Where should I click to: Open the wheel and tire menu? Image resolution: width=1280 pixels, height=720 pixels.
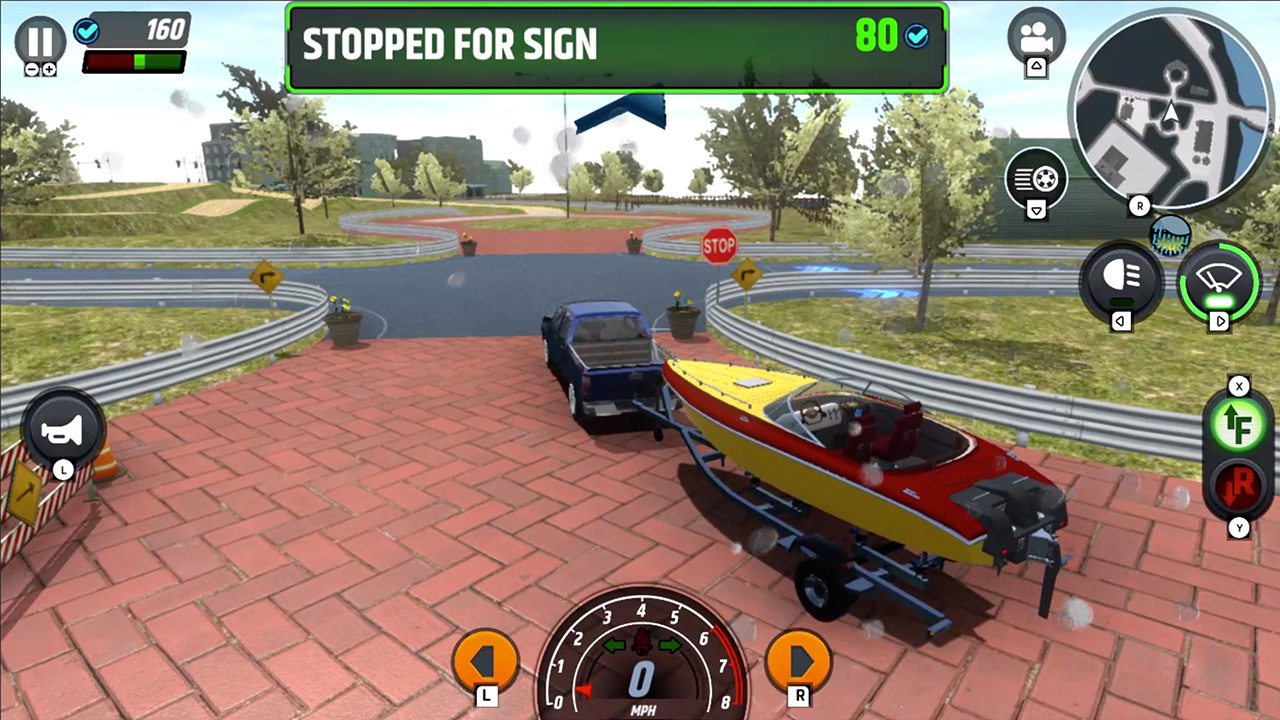[x=1036, y=178]
